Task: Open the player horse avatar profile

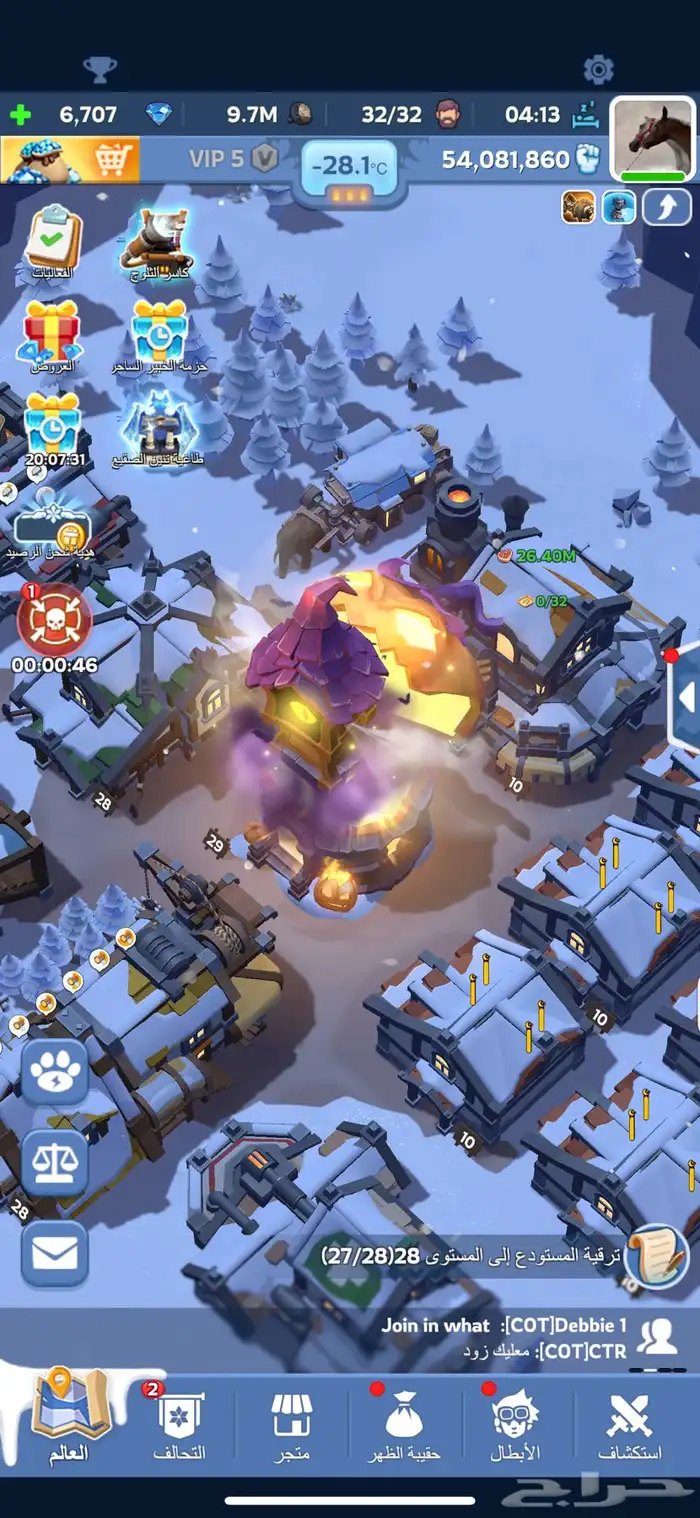Action: 653,138
